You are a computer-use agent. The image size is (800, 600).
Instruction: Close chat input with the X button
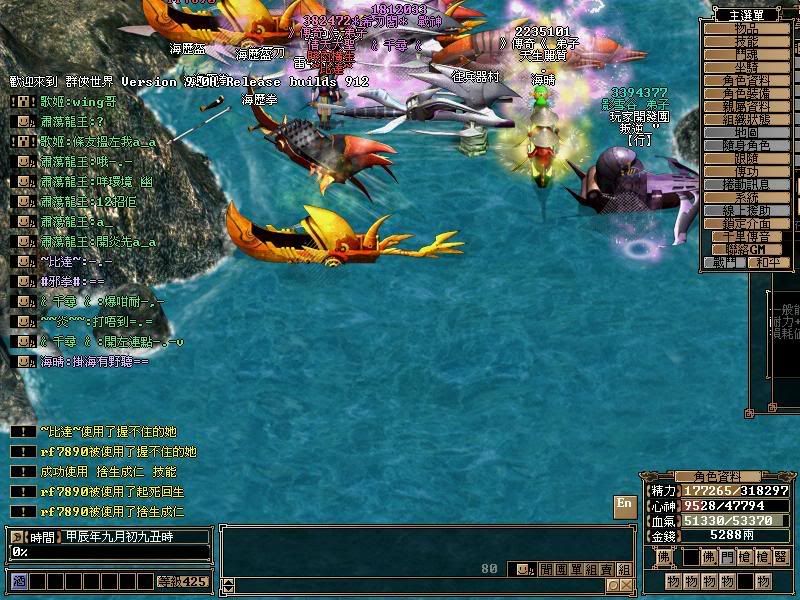tap(626, 586)
